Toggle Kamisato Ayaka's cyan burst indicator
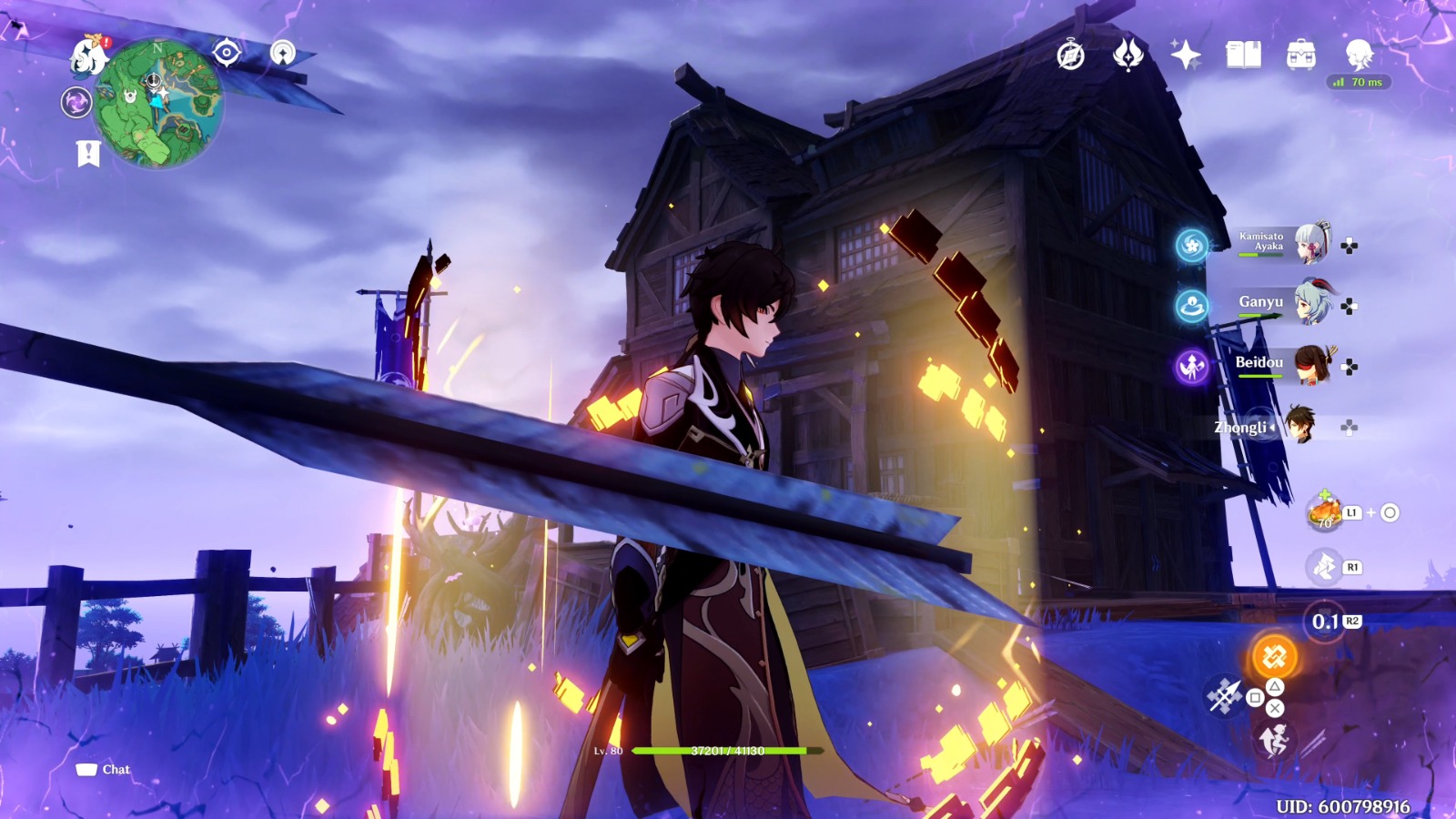The height and width of the screenshot is (819, 1456). 1190,243
